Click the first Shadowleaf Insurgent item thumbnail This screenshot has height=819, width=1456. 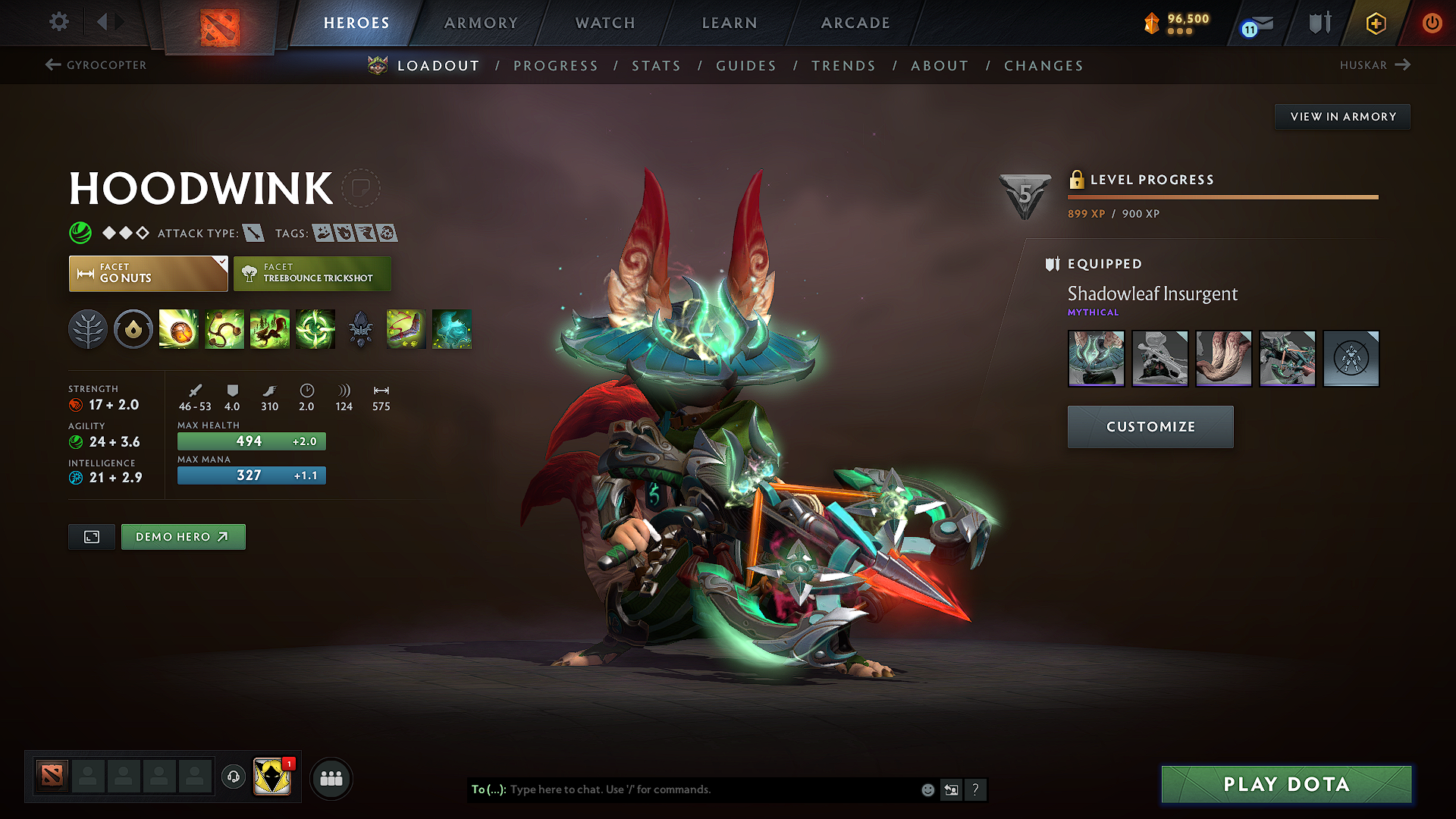[x=1096, y=359]
